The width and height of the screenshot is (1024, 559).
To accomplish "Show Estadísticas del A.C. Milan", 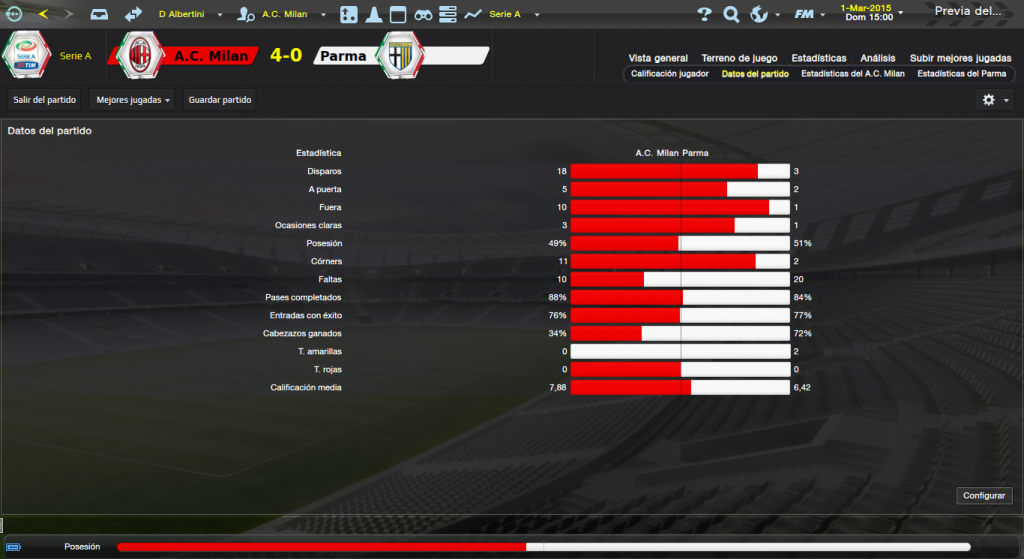I will 853,74.
